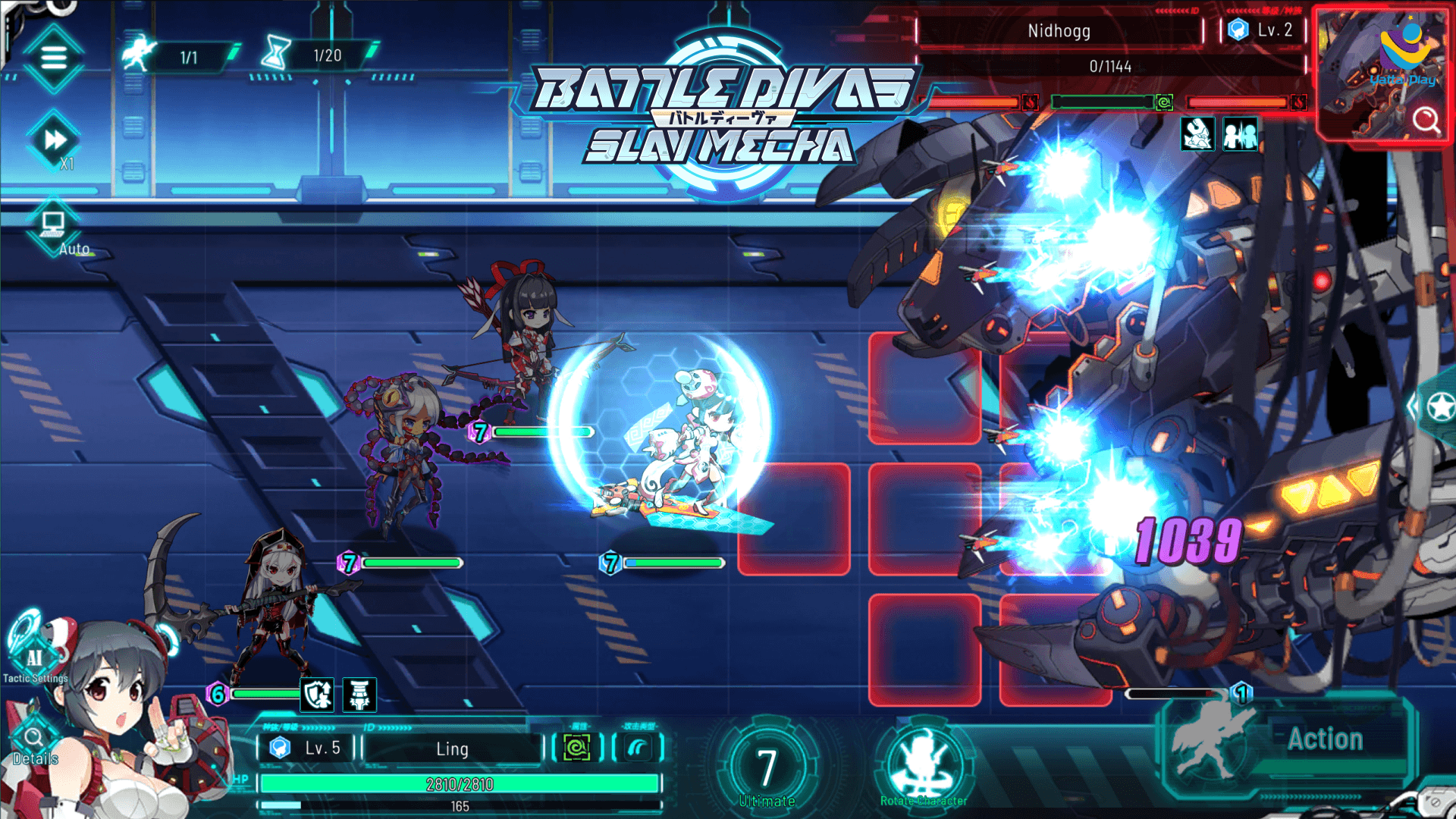Toggle the X1 battle speed button
Viewport: 1456px width, 819px height.
(55, 141)
